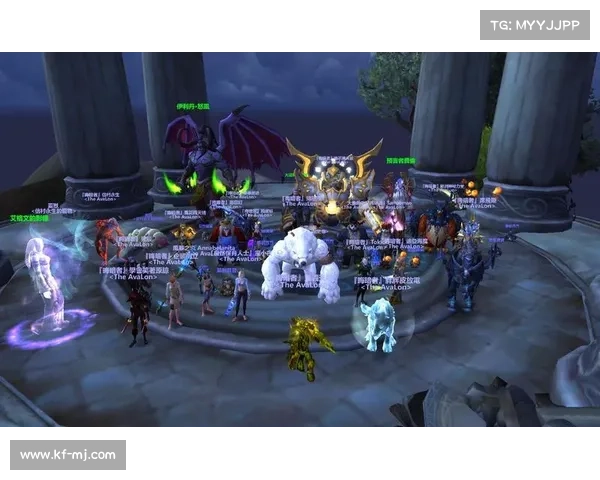
Task: Open the www.kf-mj.com website link
Action: 68,455
